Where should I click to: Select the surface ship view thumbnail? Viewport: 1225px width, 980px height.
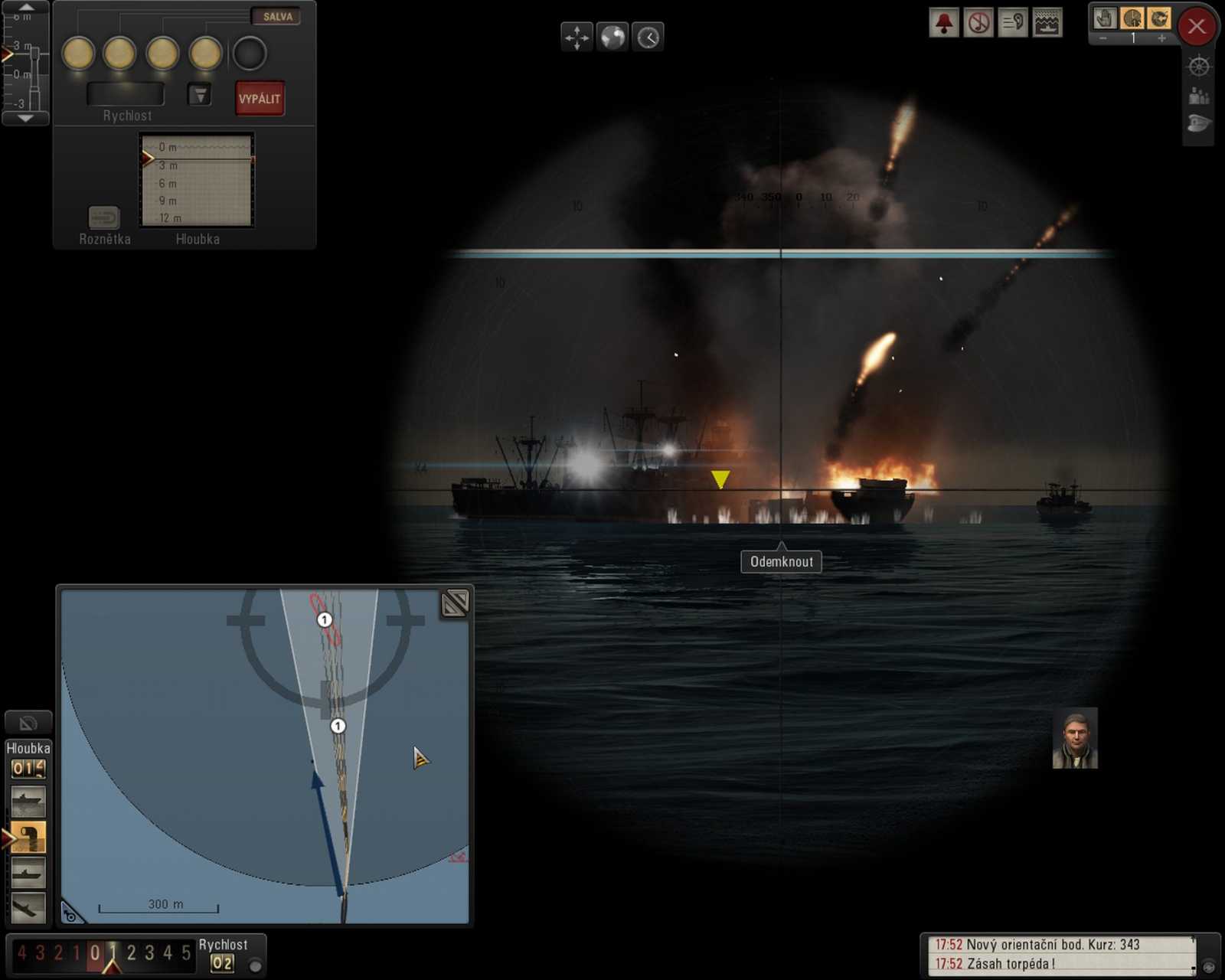tap(27, 802)
